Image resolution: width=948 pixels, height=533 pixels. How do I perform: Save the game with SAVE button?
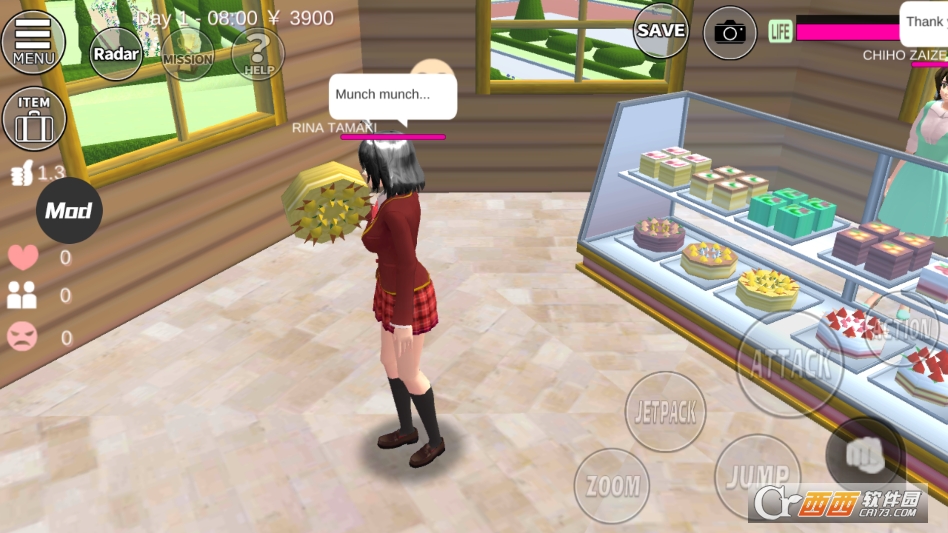[x=661, y=31]
